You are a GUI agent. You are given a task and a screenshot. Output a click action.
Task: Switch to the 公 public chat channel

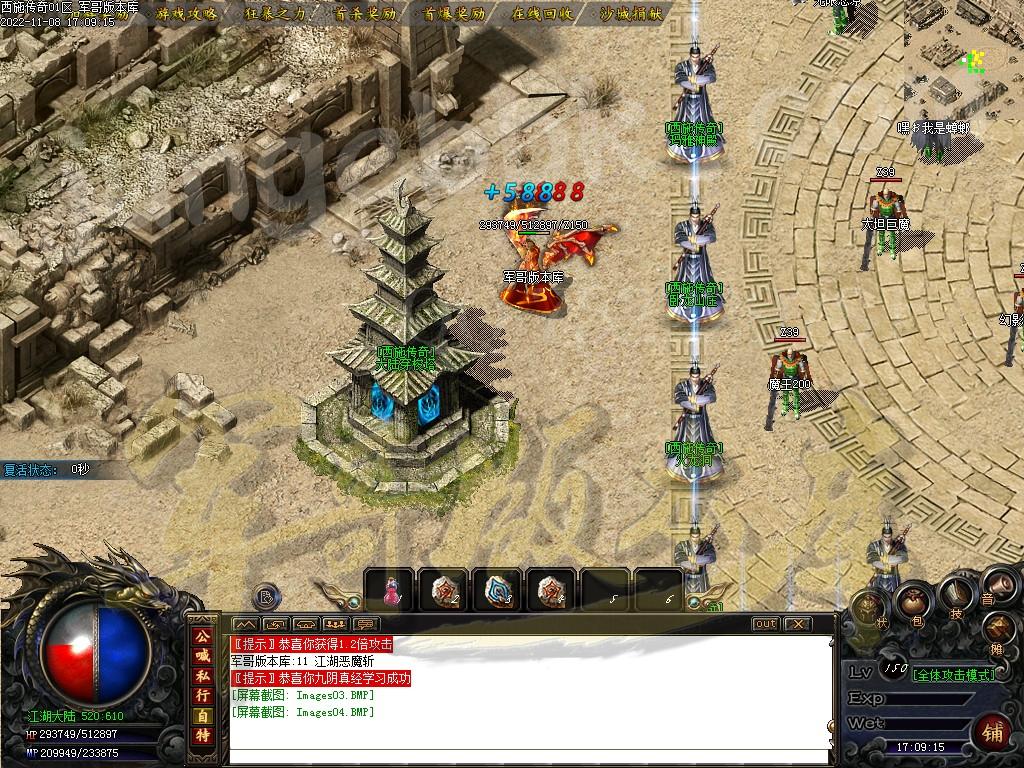point(203,636)
